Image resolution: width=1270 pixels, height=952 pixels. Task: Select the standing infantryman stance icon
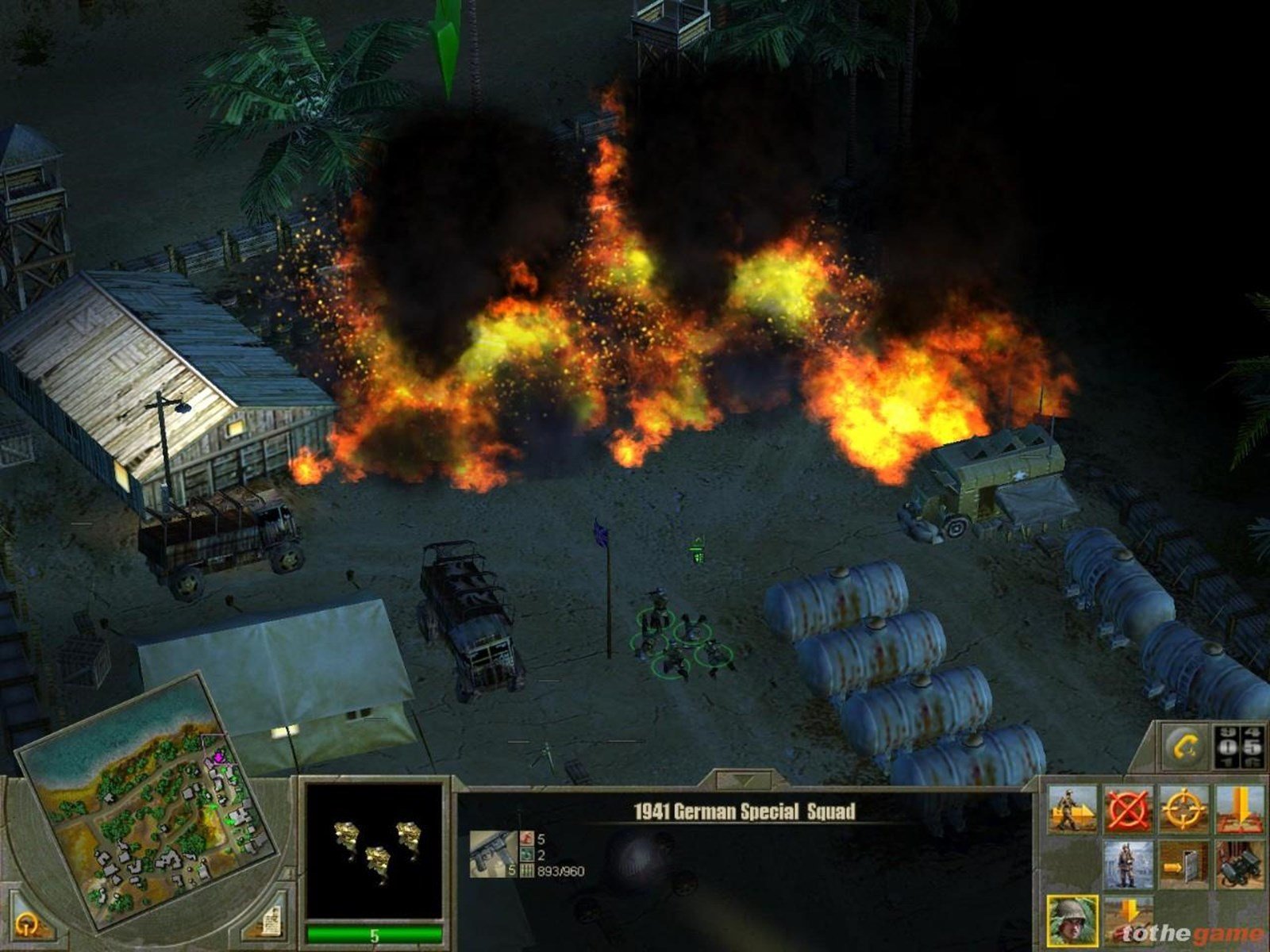(x=1125, y=865)
